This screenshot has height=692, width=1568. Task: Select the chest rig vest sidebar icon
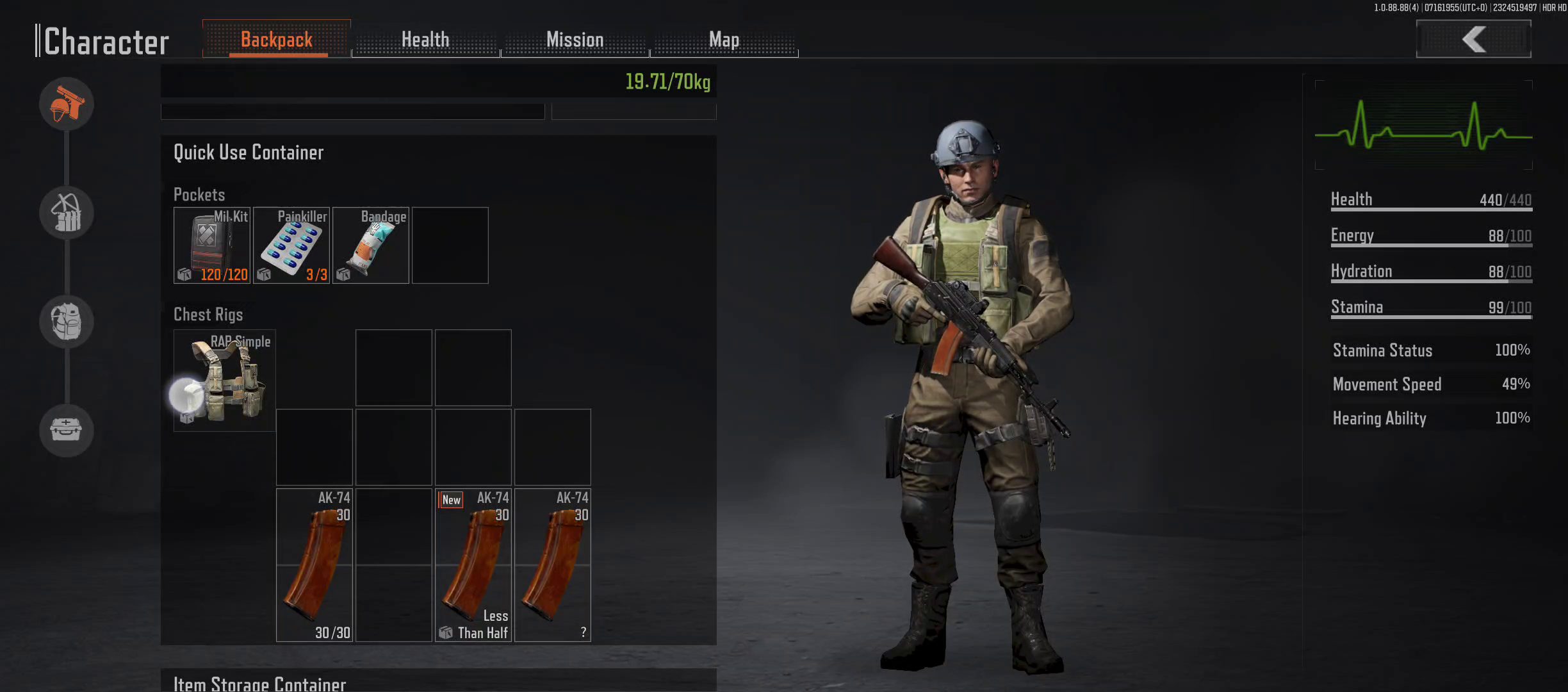(67, 213)
